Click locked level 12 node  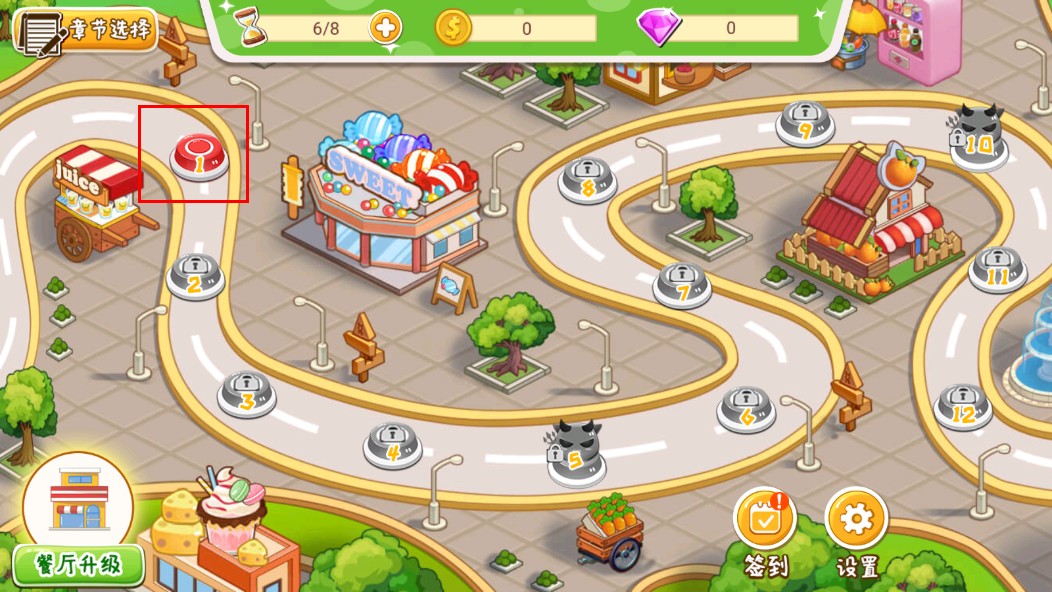click(x=963, y=405)
